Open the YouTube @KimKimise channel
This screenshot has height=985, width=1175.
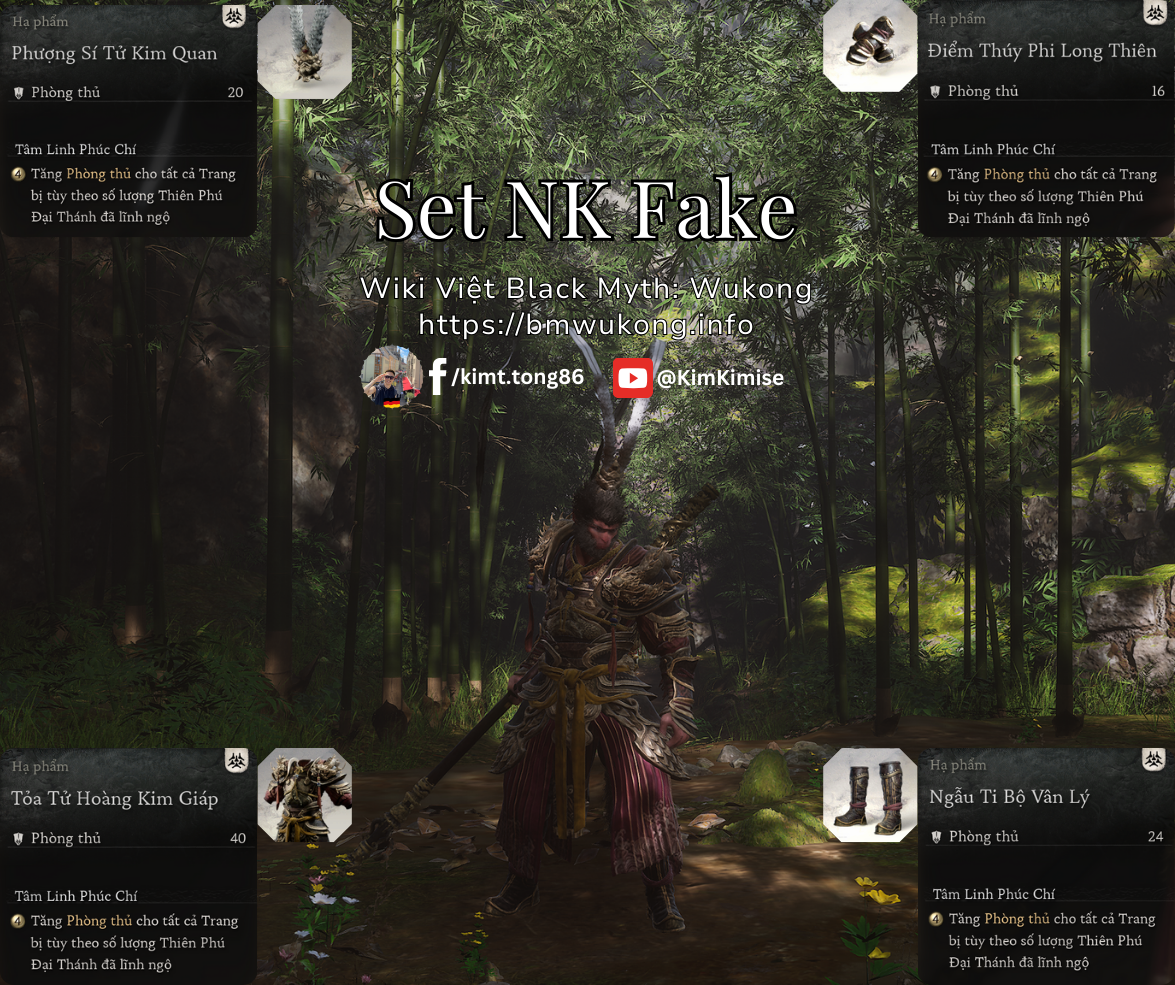point(698,378)
